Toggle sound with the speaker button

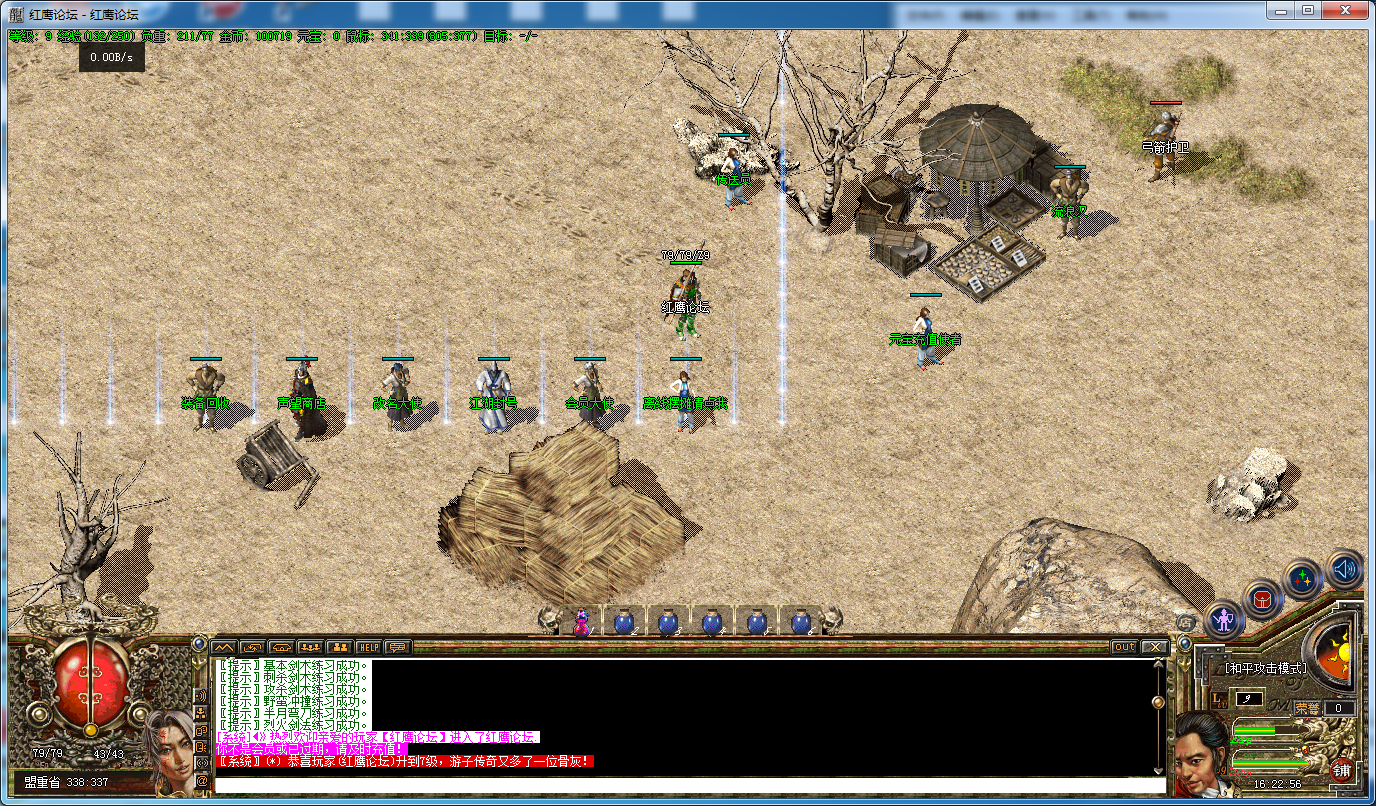(1345, 569)
